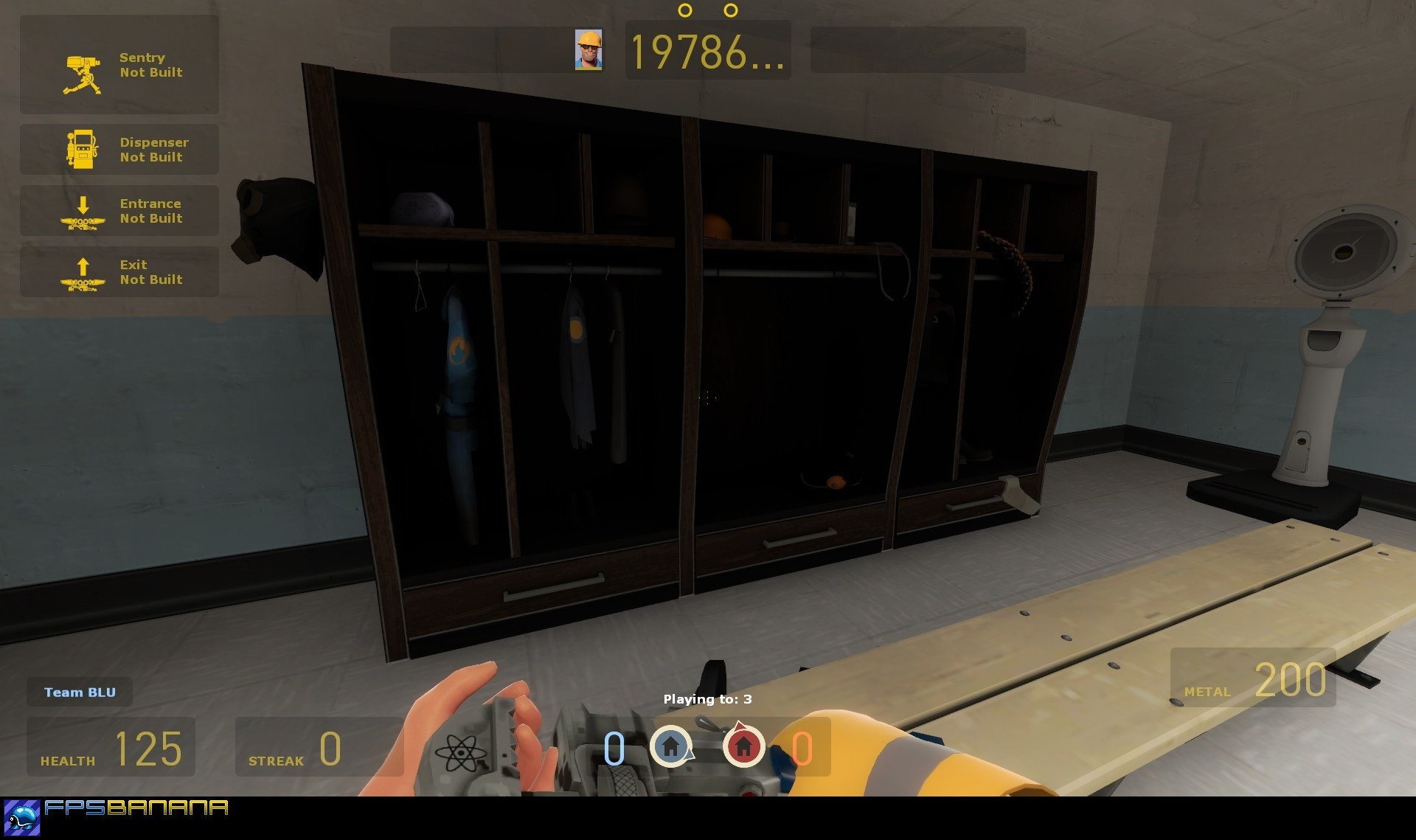Image resolution: width=1416 pixels, height=840 pixels.
Task: Expand the empty panel right of the score
Action: (x=917, y=50)
